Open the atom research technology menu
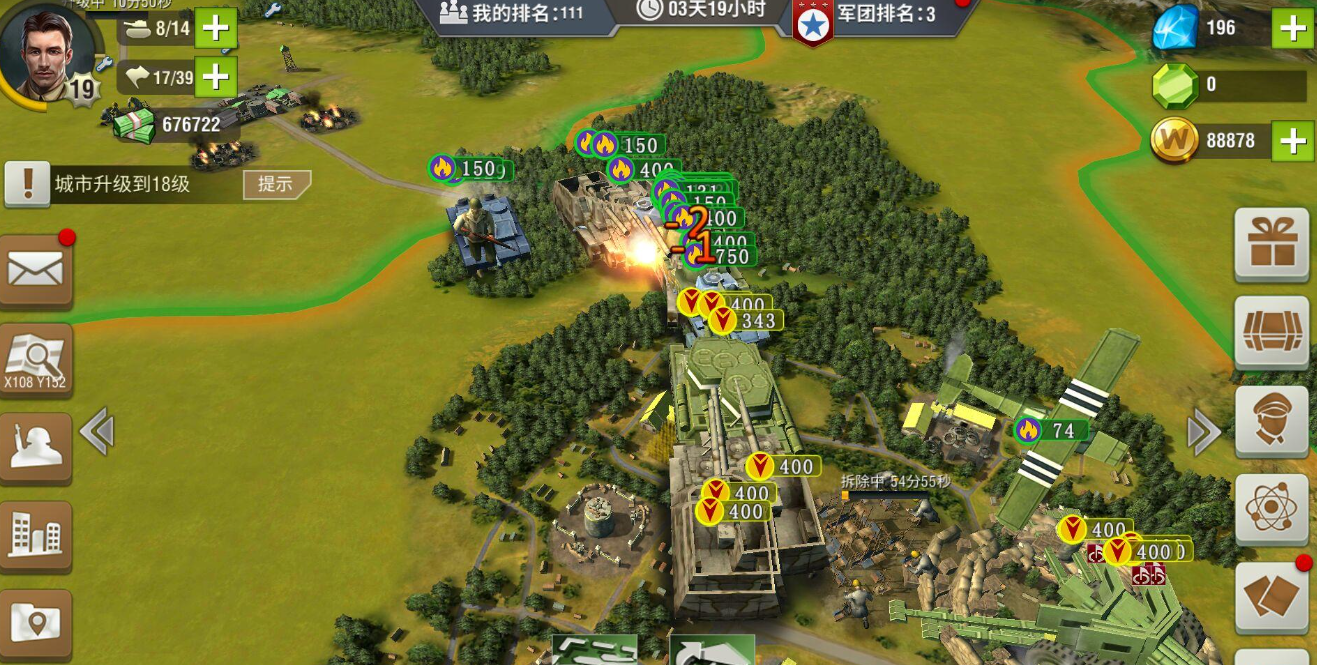Screen dimensions: 1317x665 pos(1272,509)
